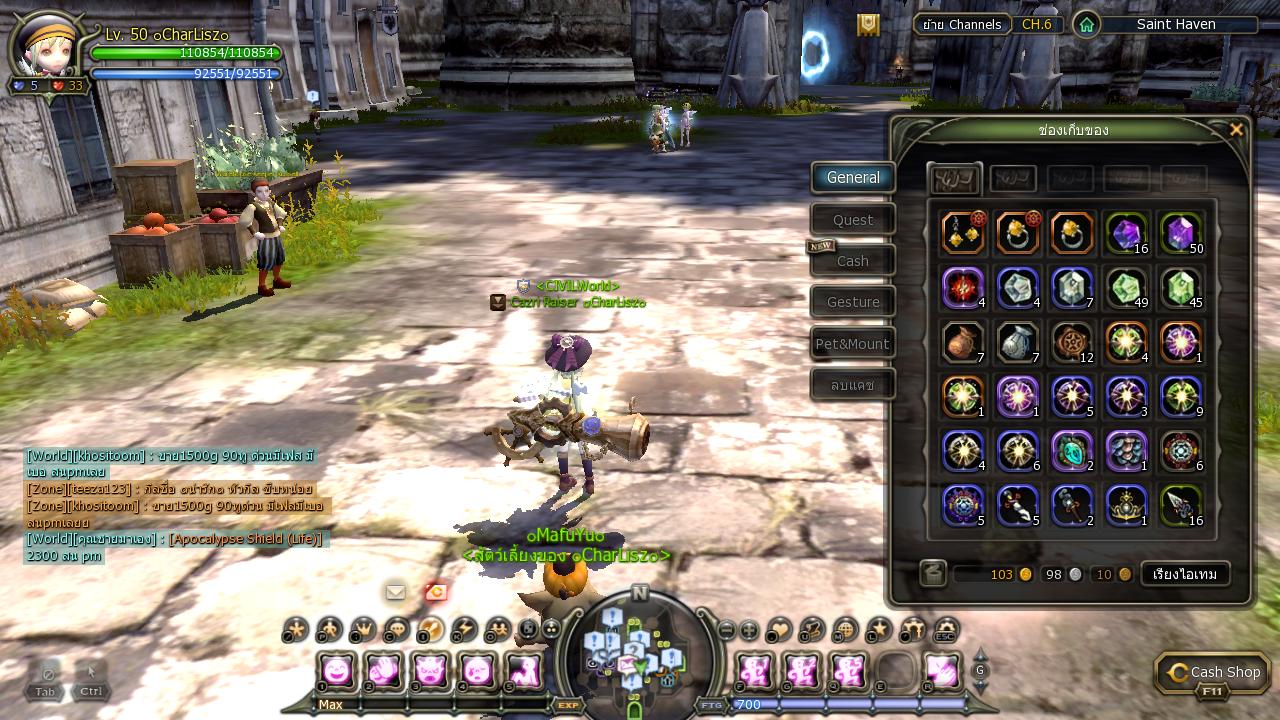Select the purple gem stack of 50
The height and width of the screenshot is (720, 1280).
tap(1180, 233)
